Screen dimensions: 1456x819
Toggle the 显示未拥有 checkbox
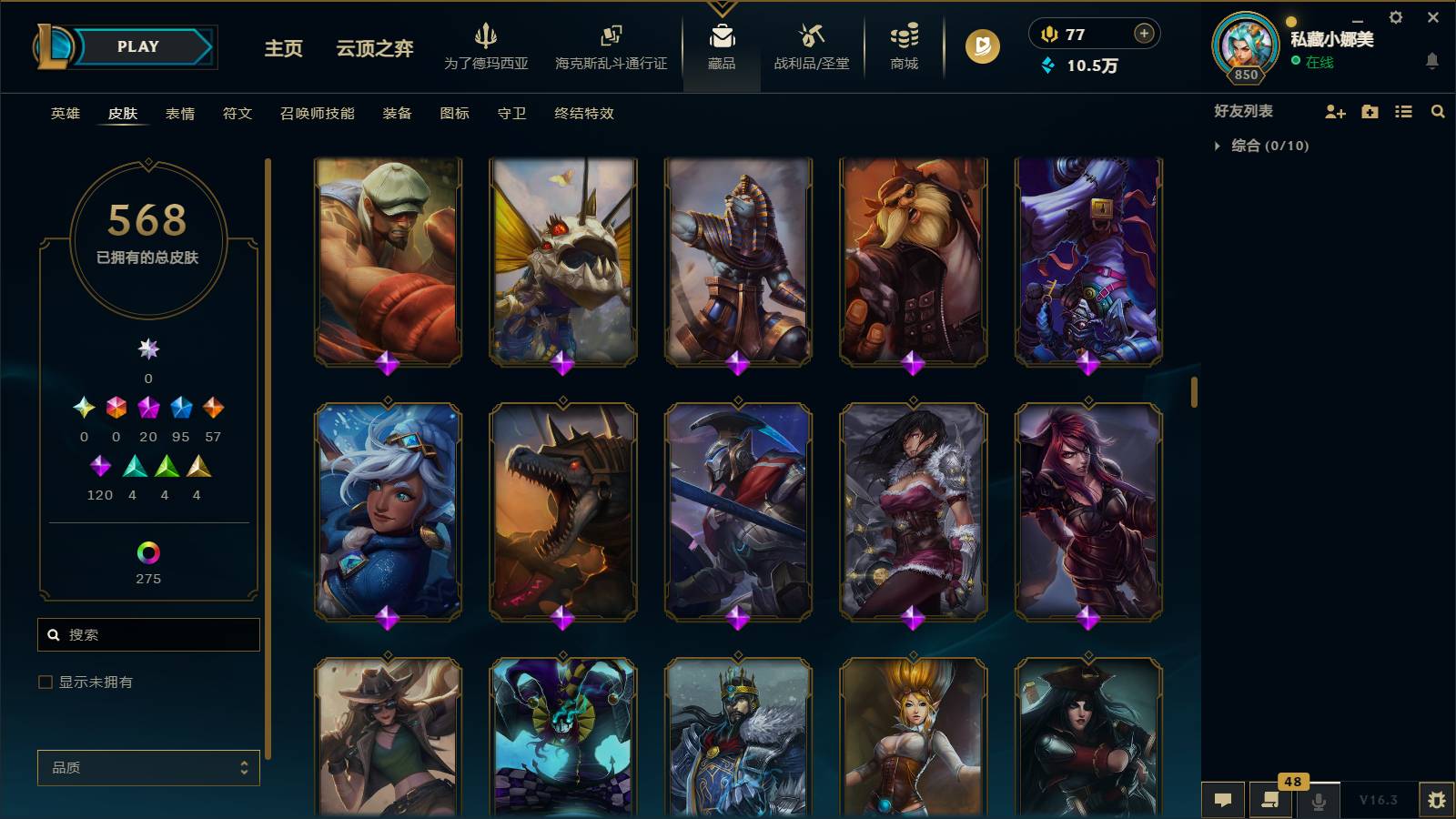tap(44, 681)
